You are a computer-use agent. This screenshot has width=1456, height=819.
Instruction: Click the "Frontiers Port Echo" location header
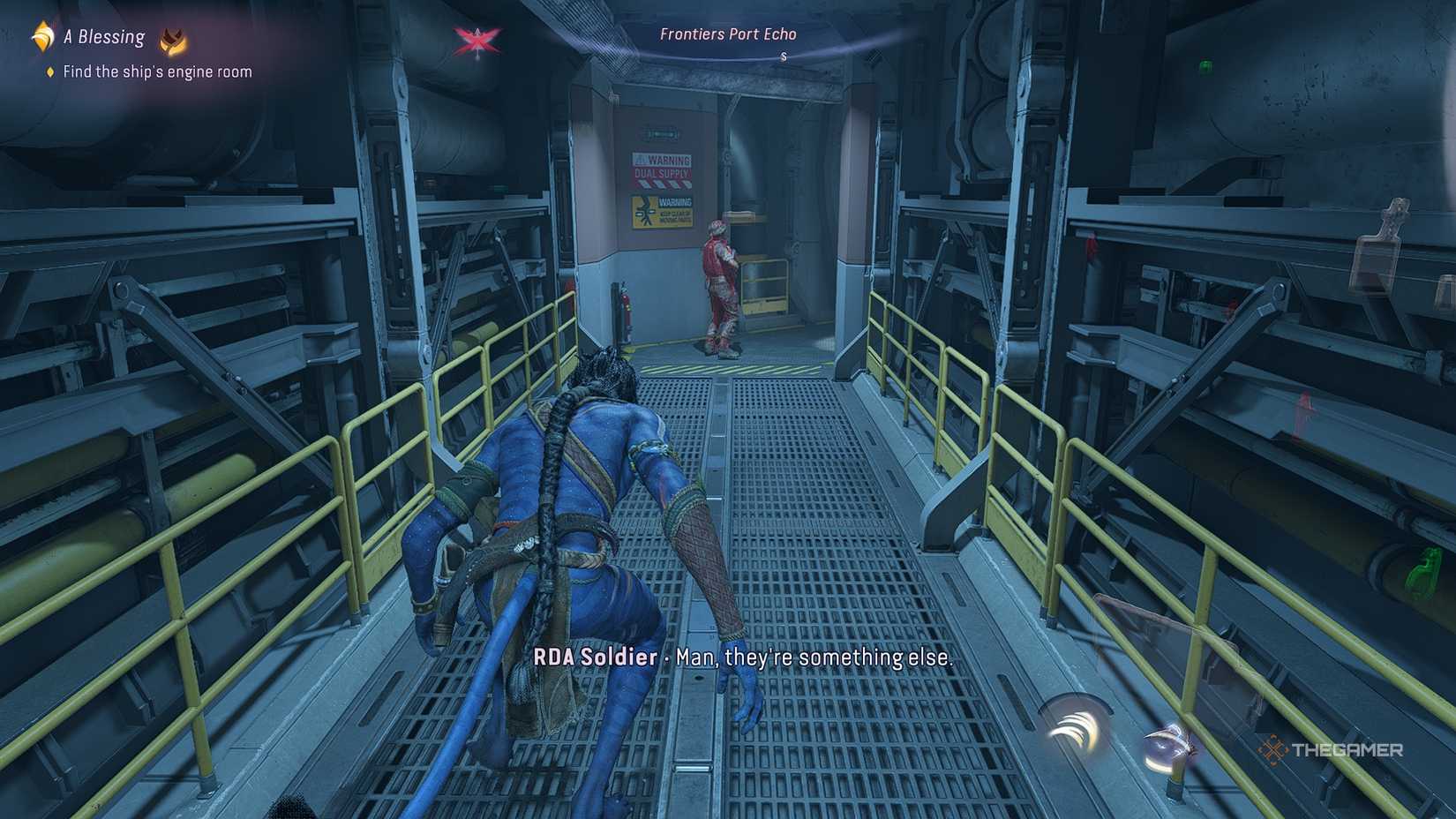[x=727, y=34]
